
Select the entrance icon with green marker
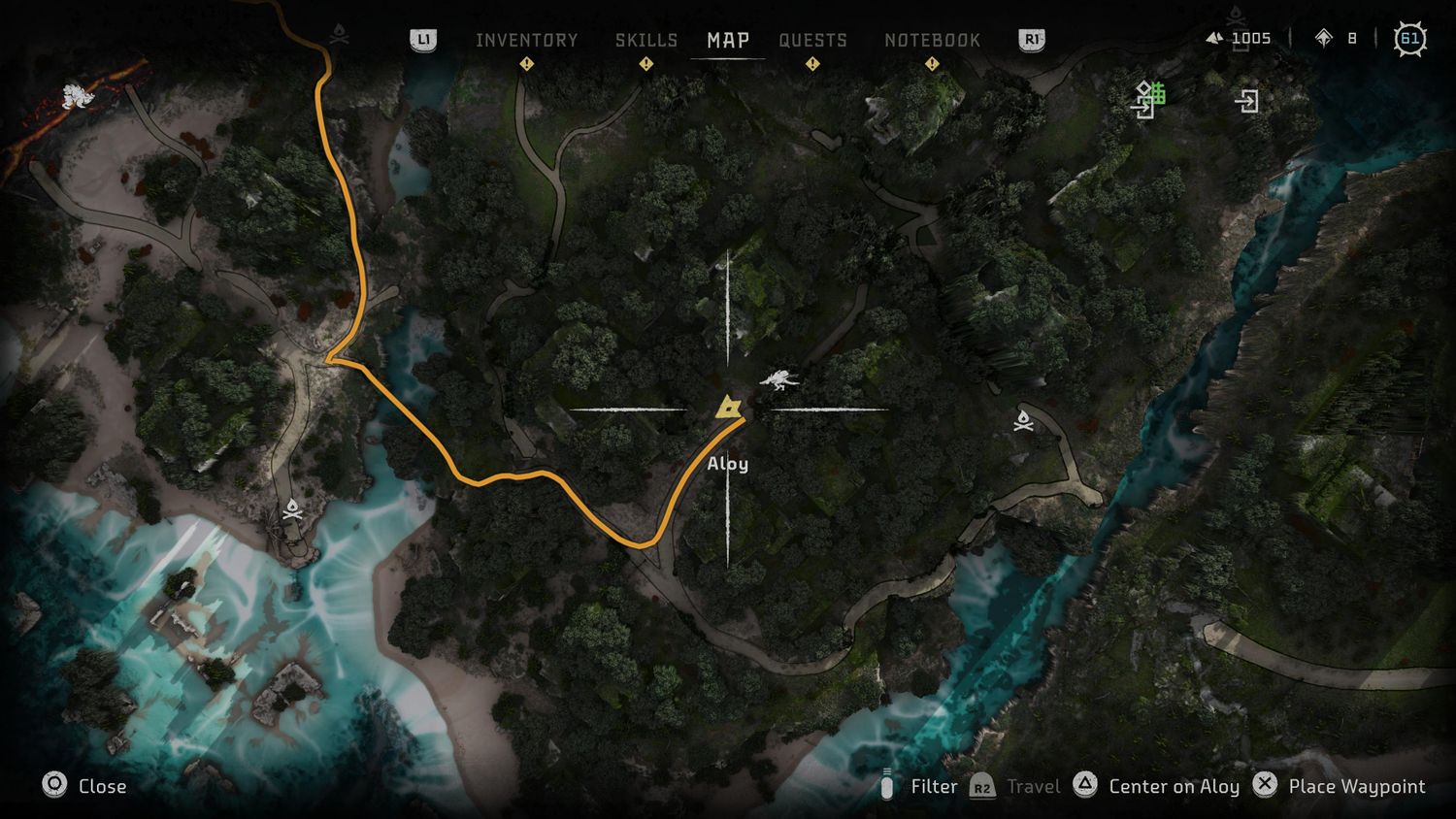(x=1148, y=98)
